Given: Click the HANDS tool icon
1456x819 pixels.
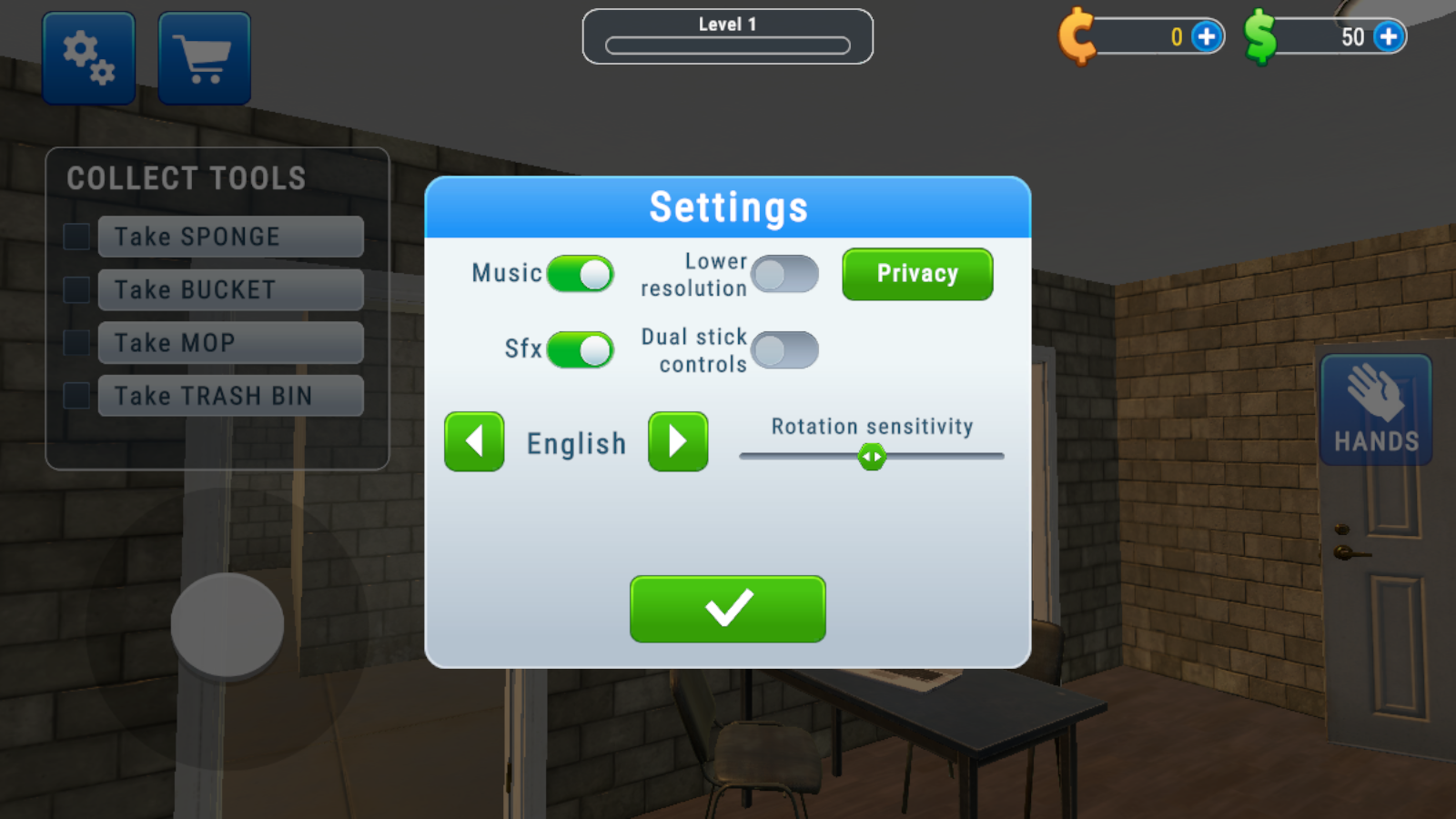Looking at the screenshot, I should [1375, 409].
